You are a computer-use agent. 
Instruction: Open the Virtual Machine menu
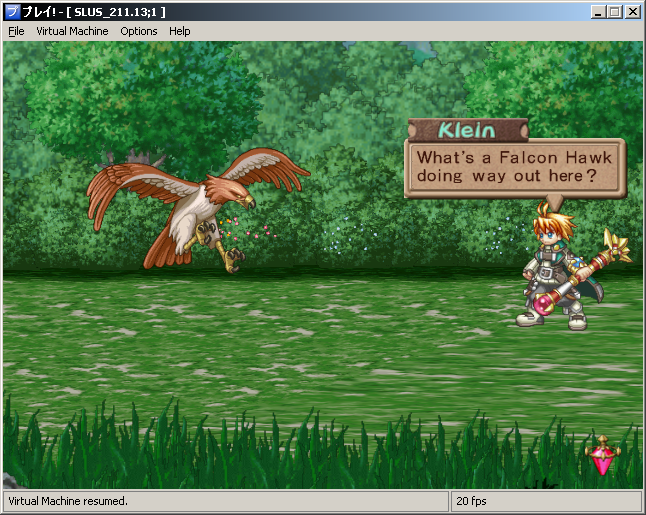point(72,31)
